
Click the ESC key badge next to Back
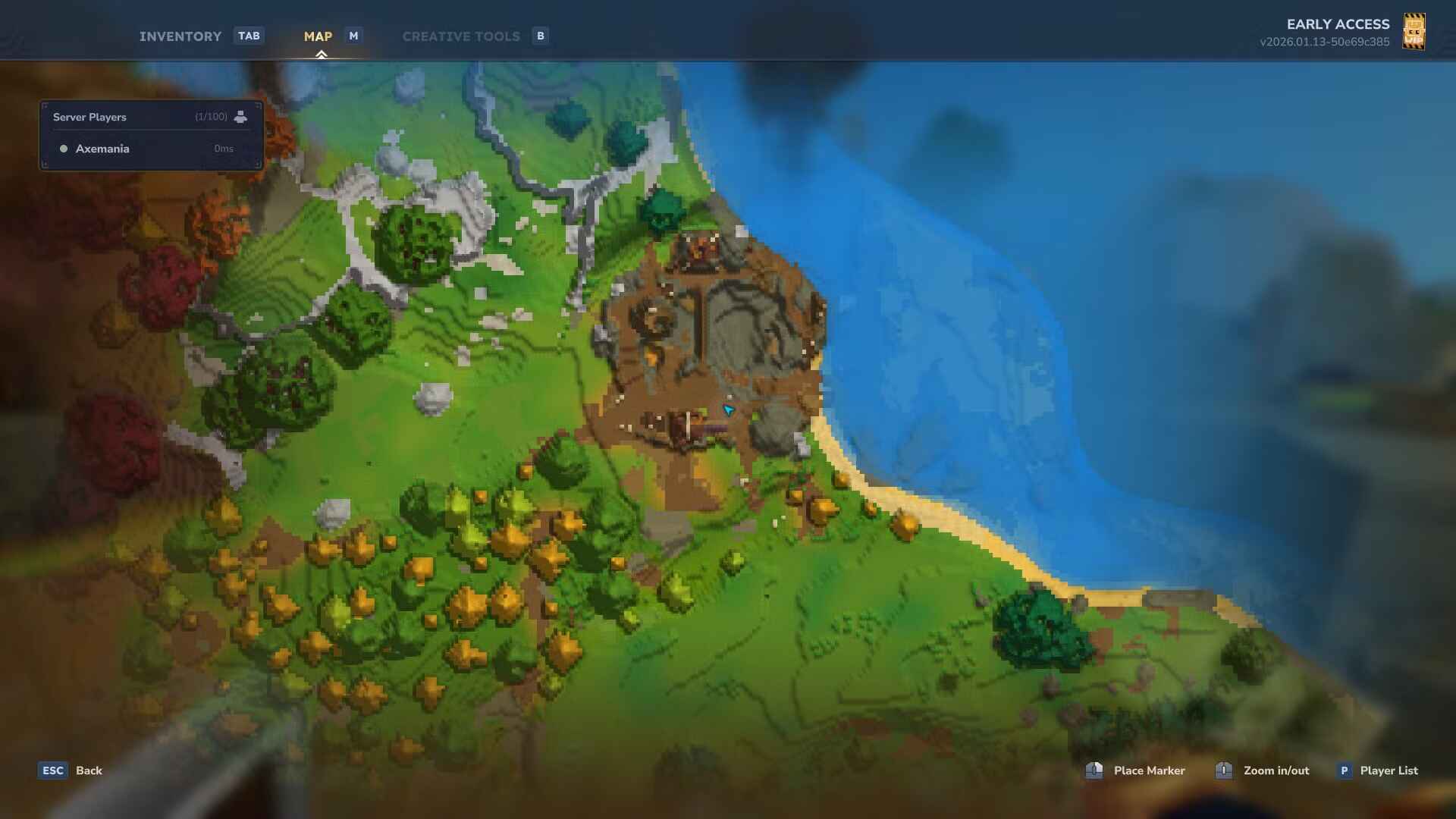(52, 770)
